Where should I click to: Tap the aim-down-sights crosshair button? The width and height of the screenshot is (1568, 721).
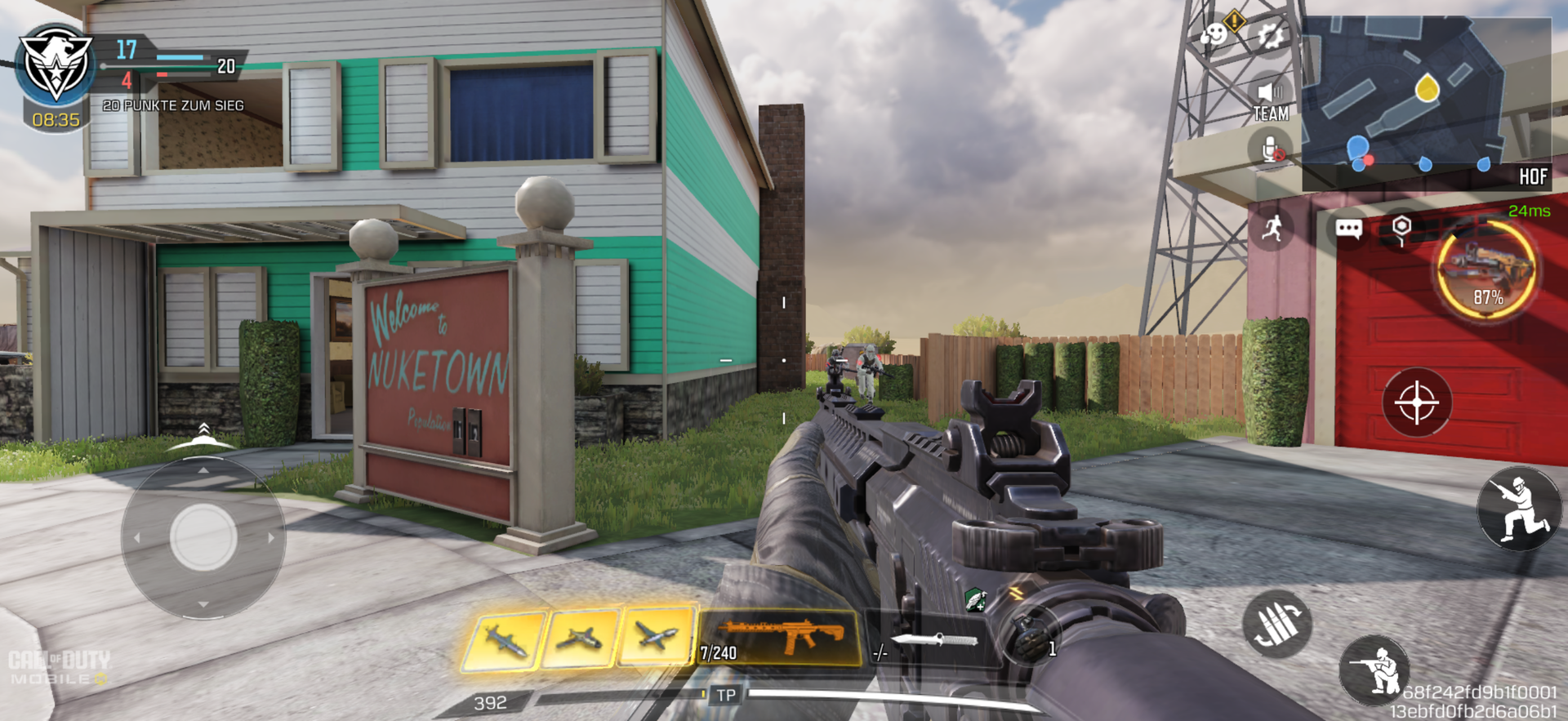[1417, 403]
